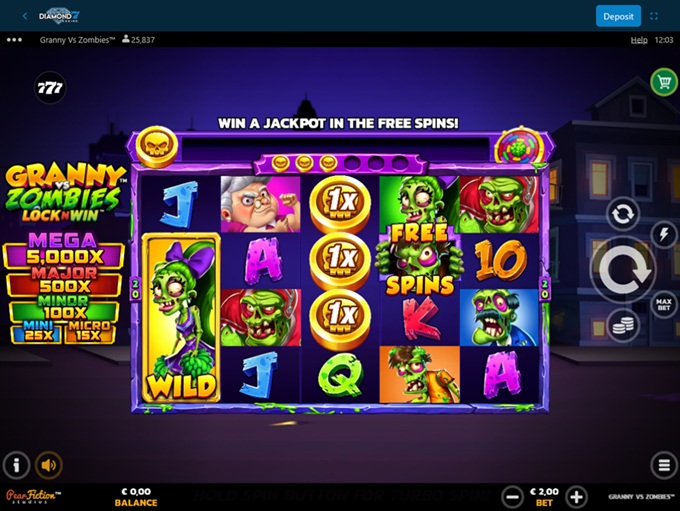Viewport: 680px width, 511px height.
Task: Open the Help link
Action: (x=639, y=40)
